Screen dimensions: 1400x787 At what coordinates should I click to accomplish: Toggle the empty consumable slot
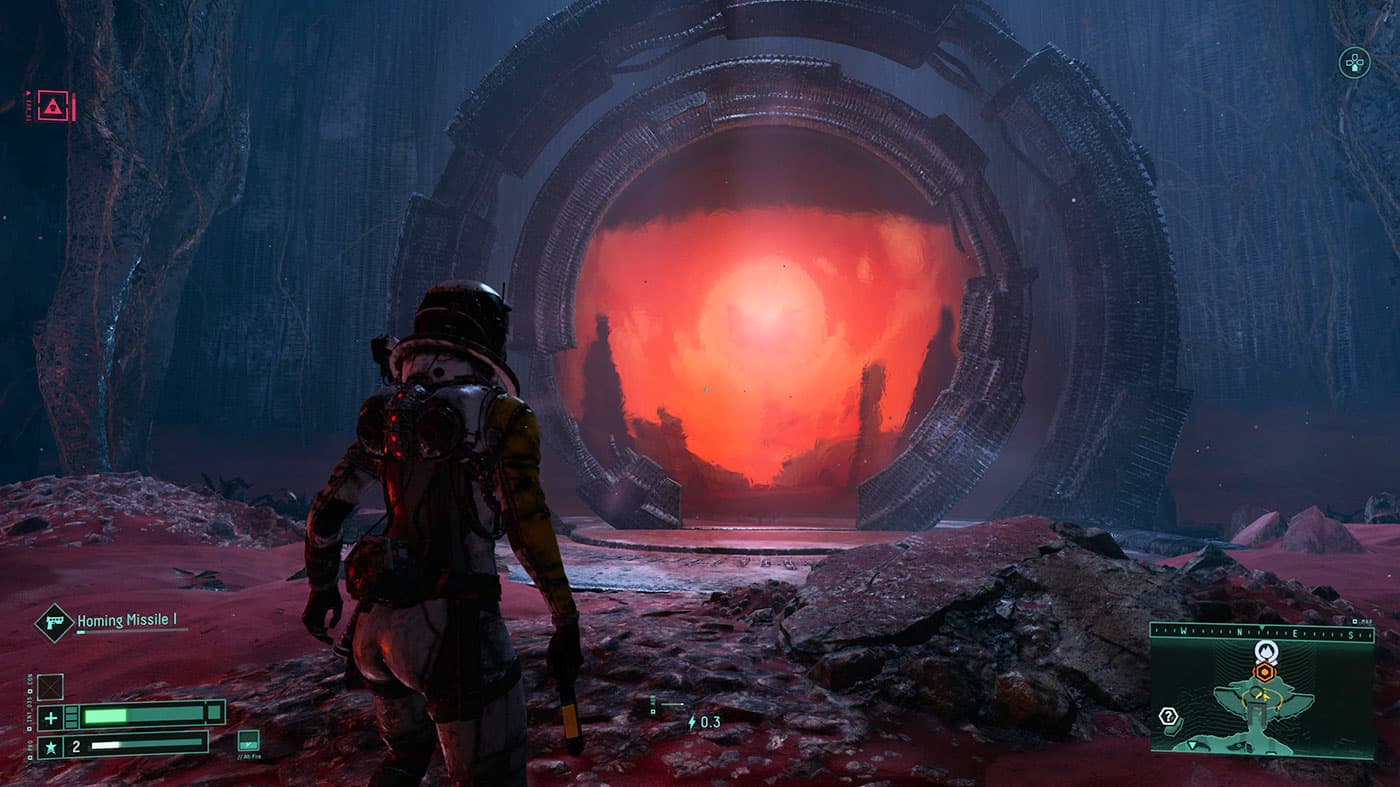click(50, 688)
